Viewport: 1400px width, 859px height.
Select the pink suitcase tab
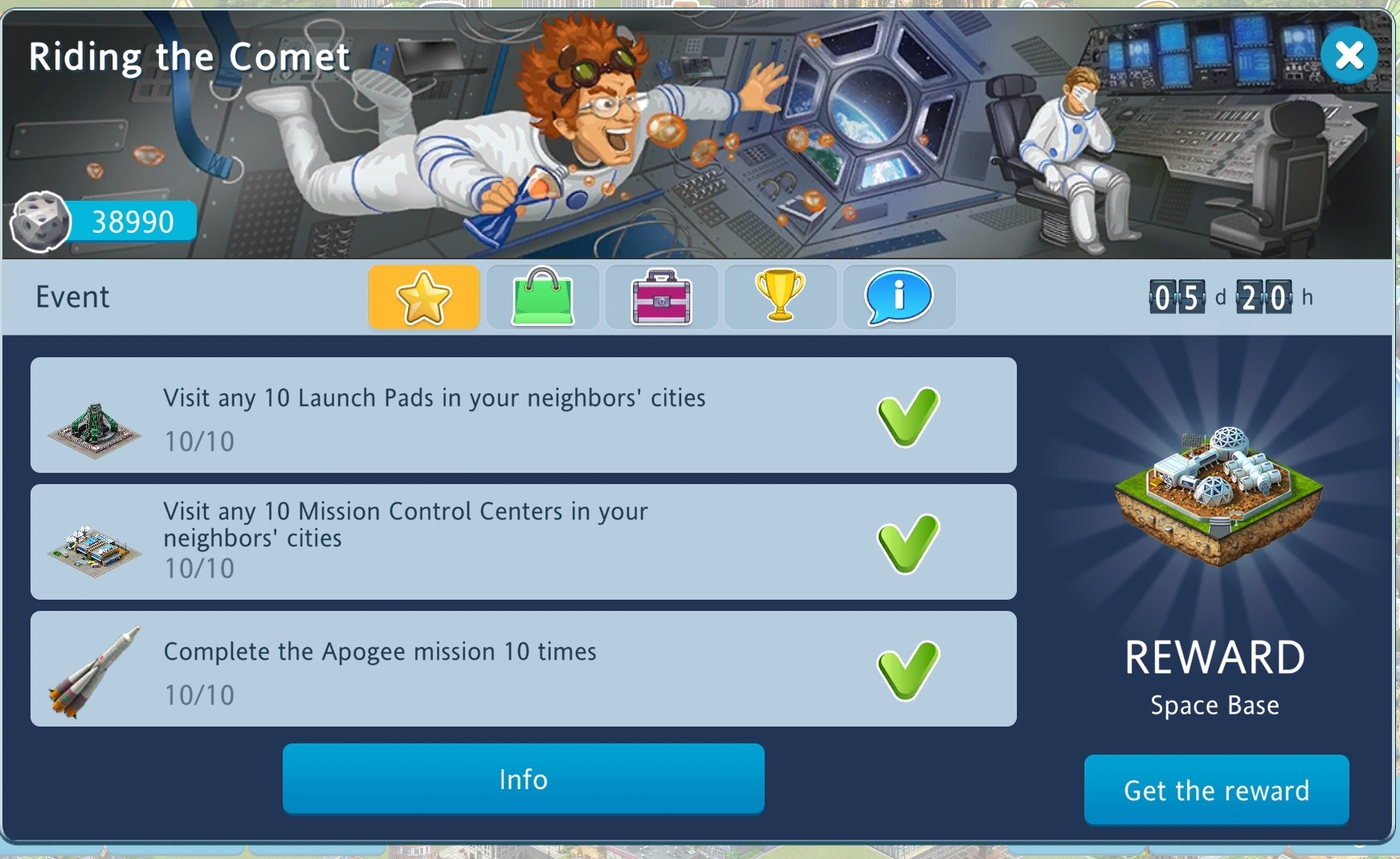(x=661, y=297)
